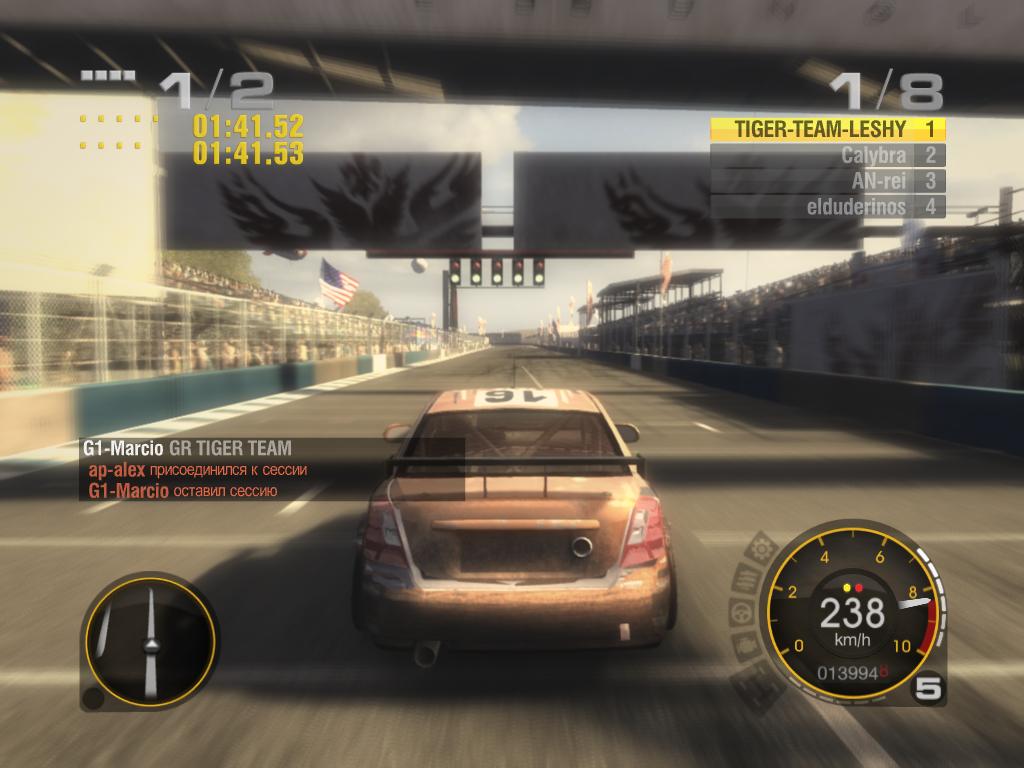Select Calybra in the race standings
1024x768 pixels.
(827, 155)
